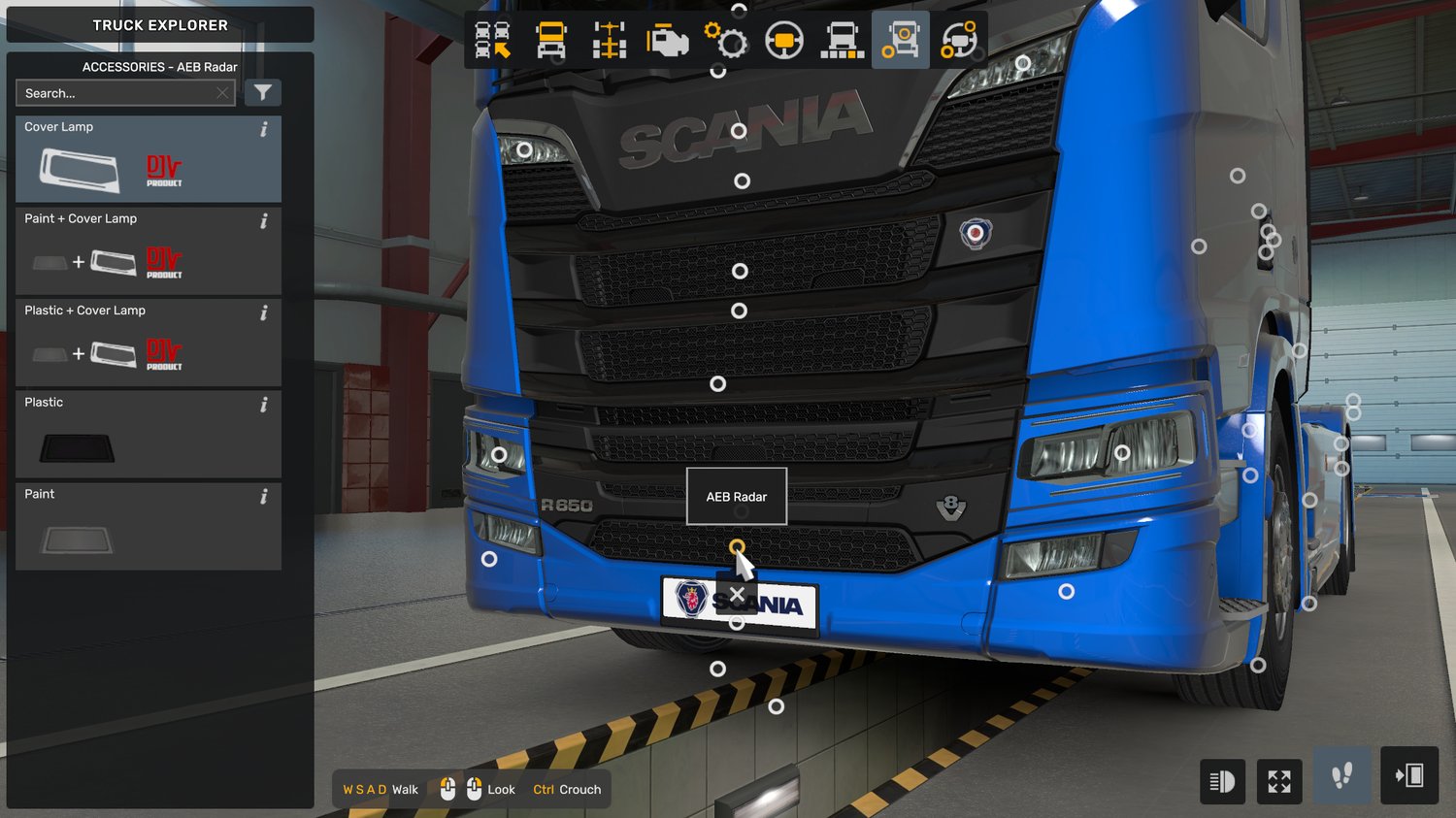1456x818 pixels.
Task: Open the accessory filter funnel
Action: (262, 93)
